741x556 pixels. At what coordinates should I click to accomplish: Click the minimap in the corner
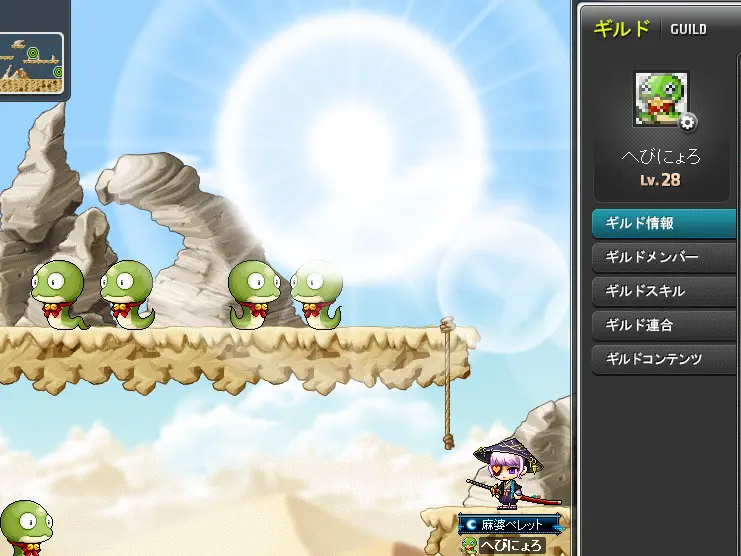tap(31, 62)
